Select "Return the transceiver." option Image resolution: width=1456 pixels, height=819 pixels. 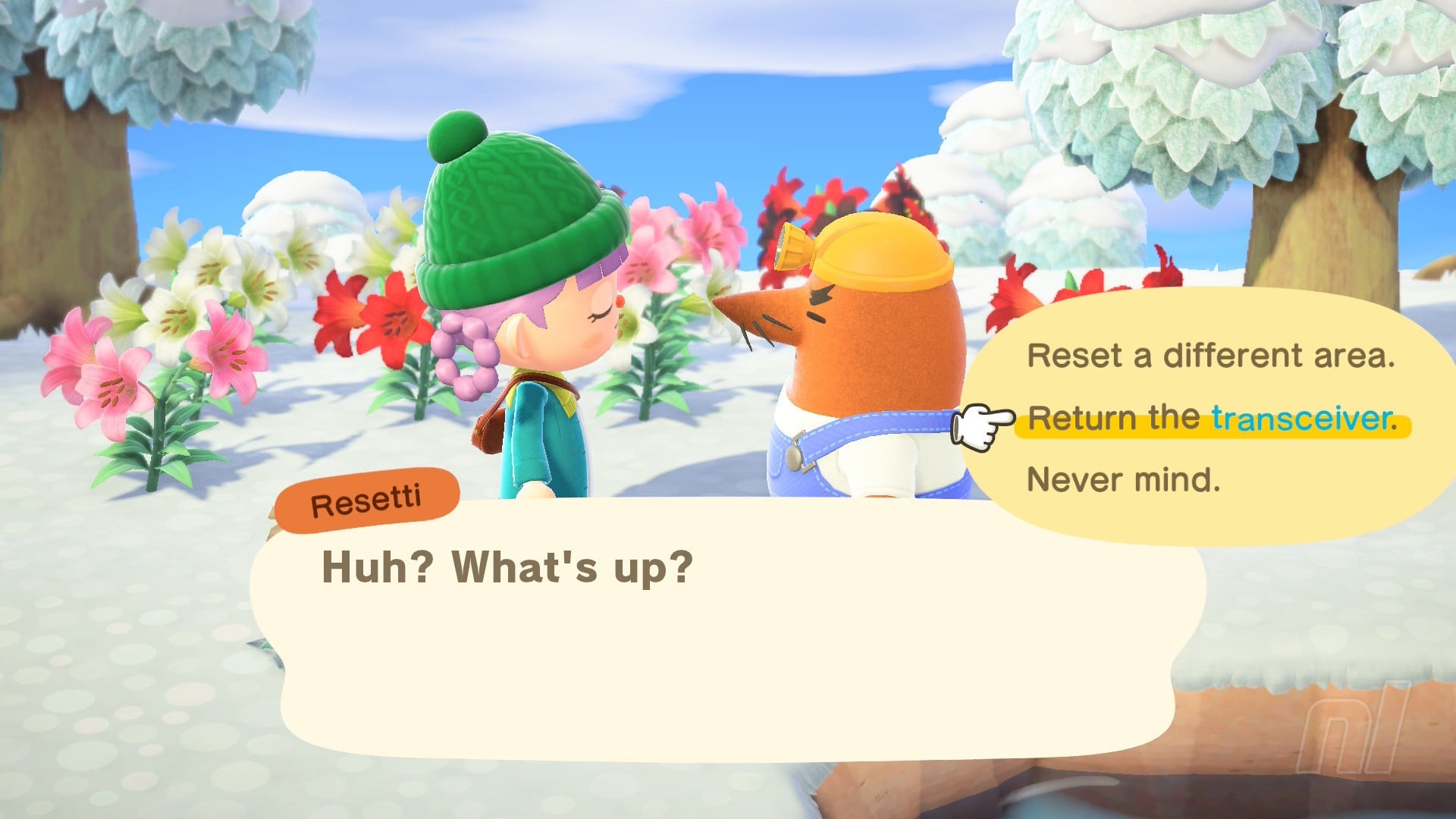1212,419
